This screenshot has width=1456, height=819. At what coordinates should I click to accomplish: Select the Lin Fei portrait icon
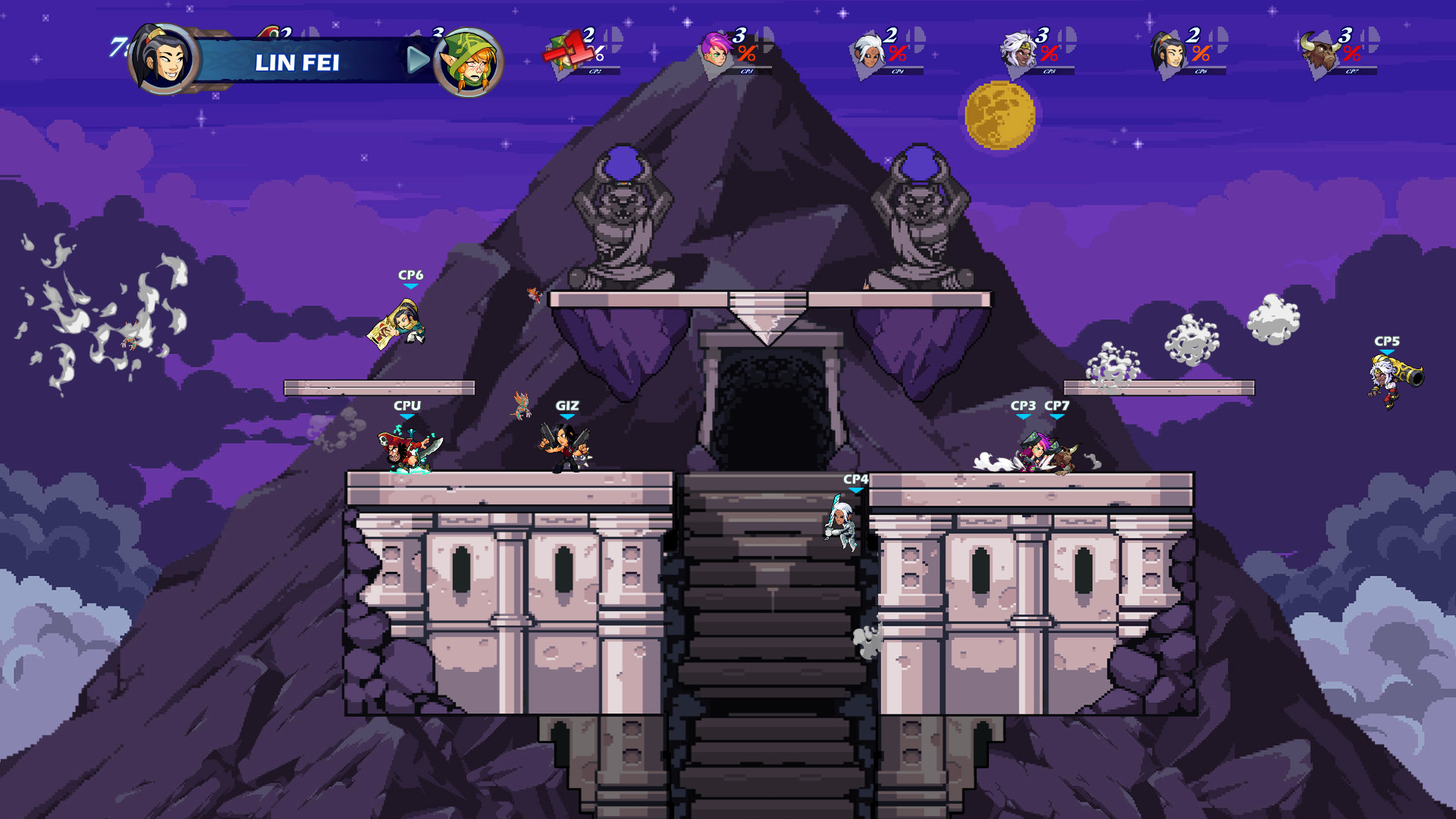162,61
